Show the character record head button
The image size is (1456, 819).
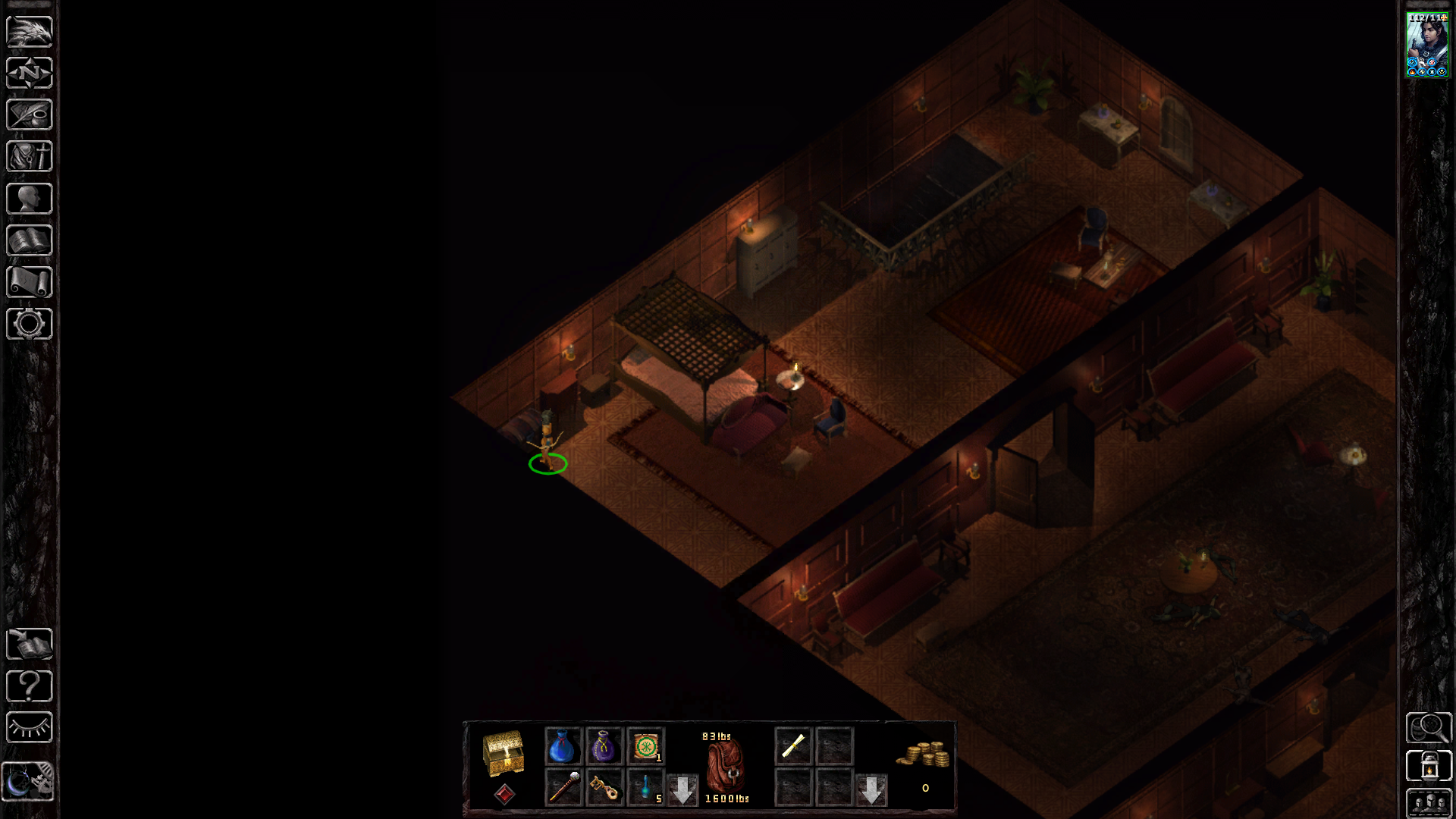click(30, 199)
